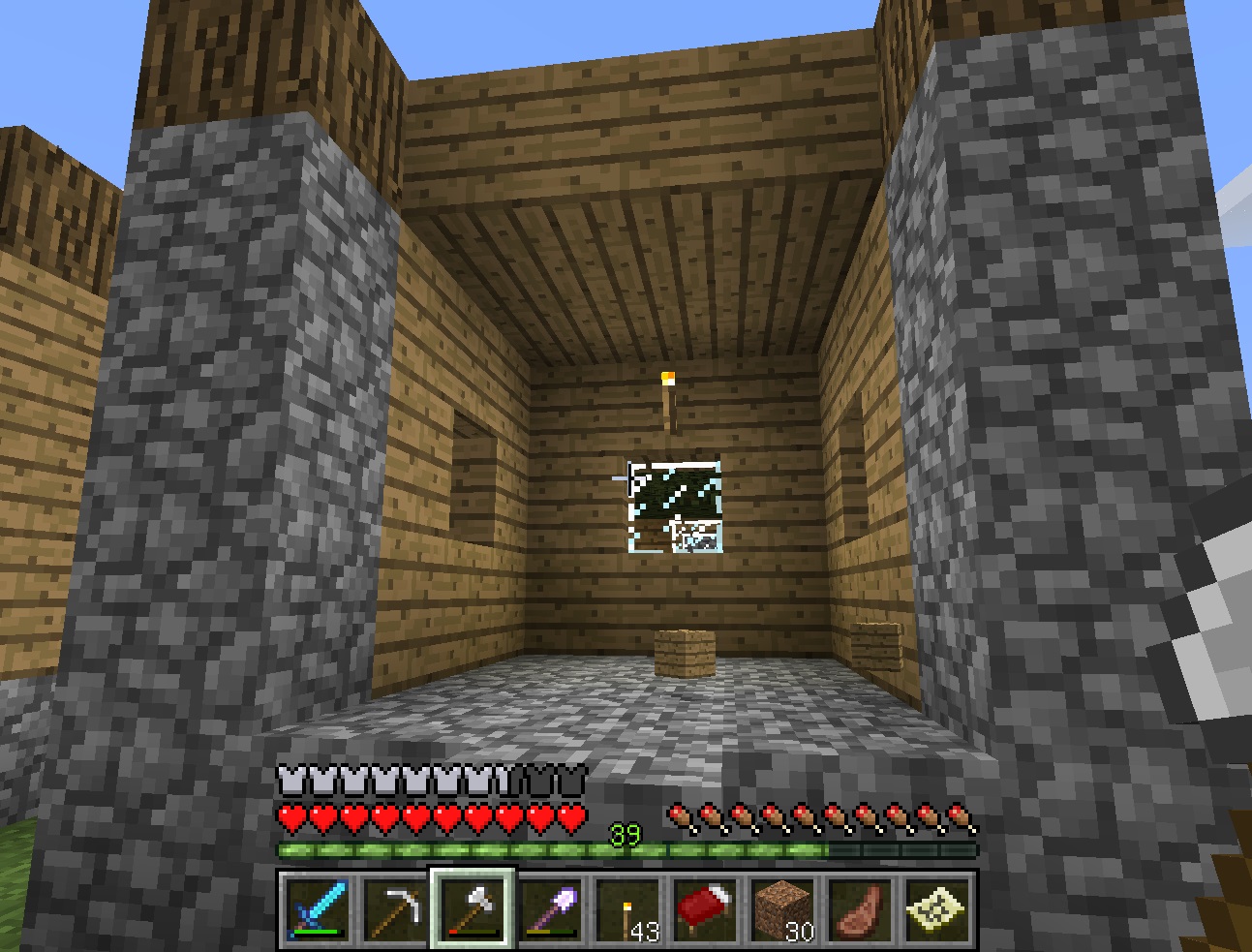Viewport: 1252px width, 952px height.
Task: Select the enchanted shovel in slot four
Action: (x=551, y=908)
